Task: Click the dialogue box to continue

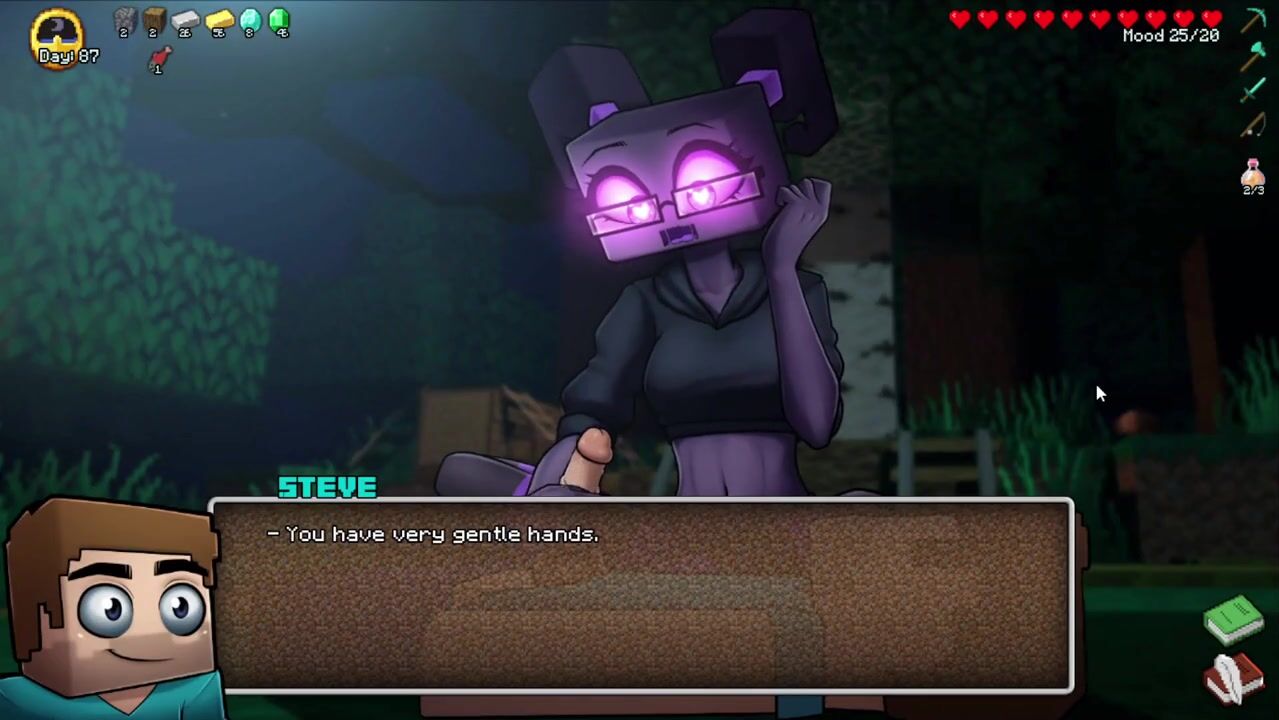Action: [x=640, y=595]
